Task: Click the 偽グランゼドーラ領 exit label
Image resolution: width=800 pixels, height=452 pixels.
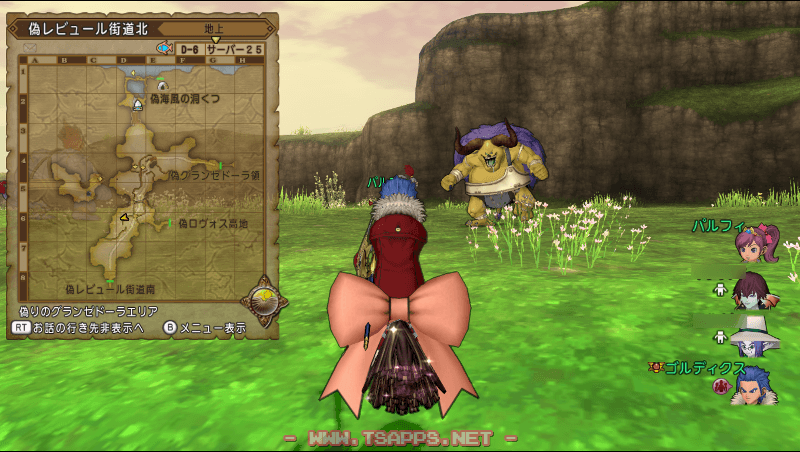Action: point(214,175)
